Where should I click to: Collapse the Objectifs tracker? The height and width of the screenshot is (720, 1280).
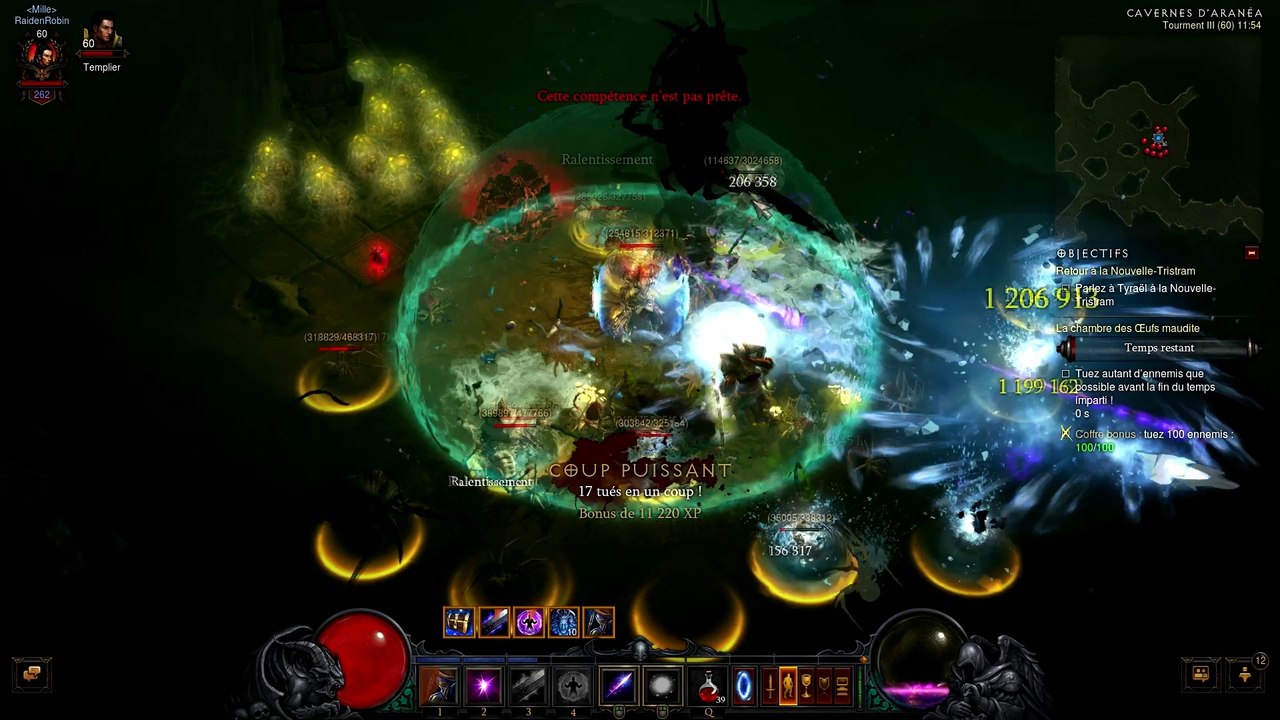click(x=1251, y=253)
